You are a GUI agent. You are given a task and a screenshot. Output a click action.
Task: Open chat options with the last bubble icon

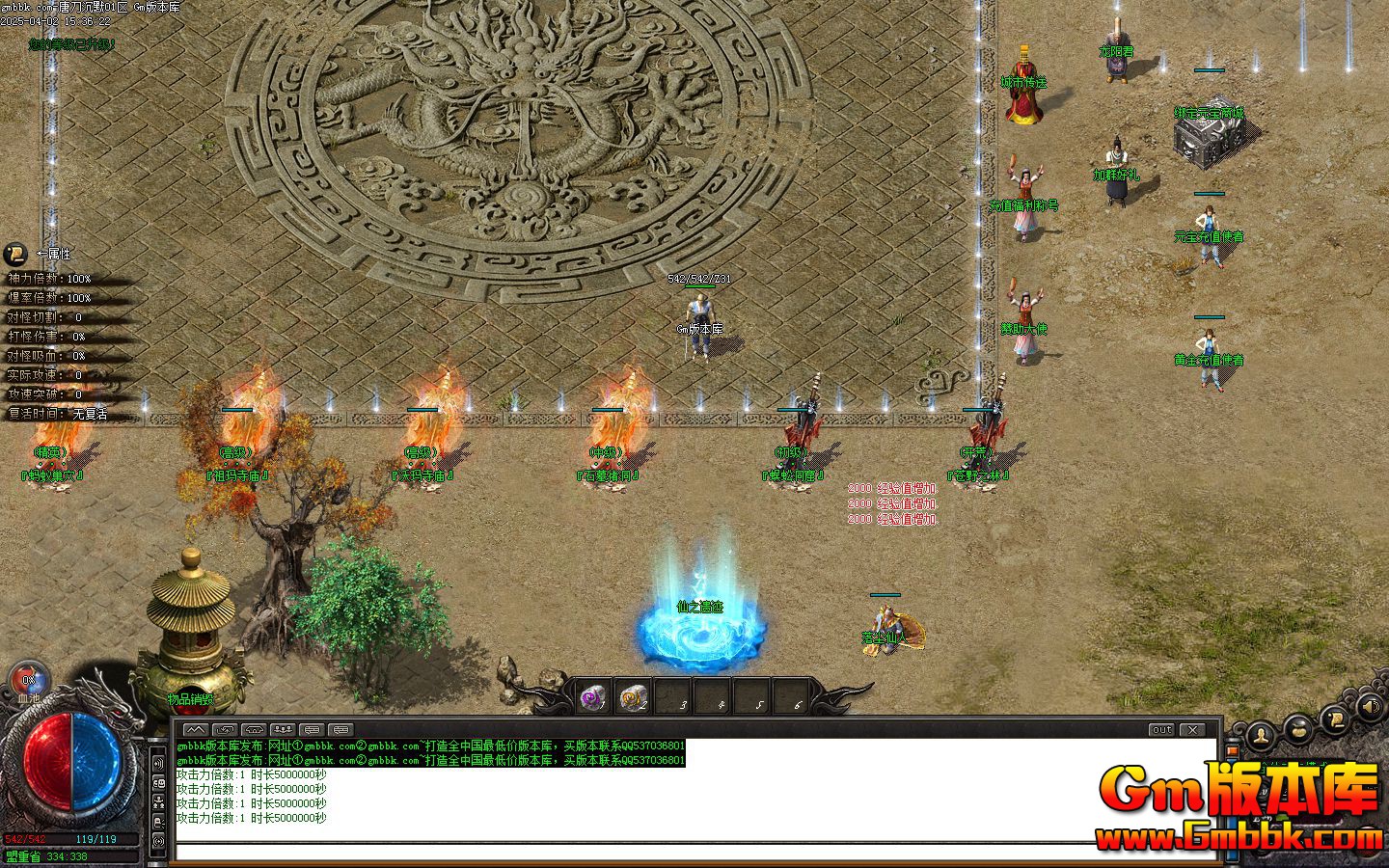[x=342, y=729]
